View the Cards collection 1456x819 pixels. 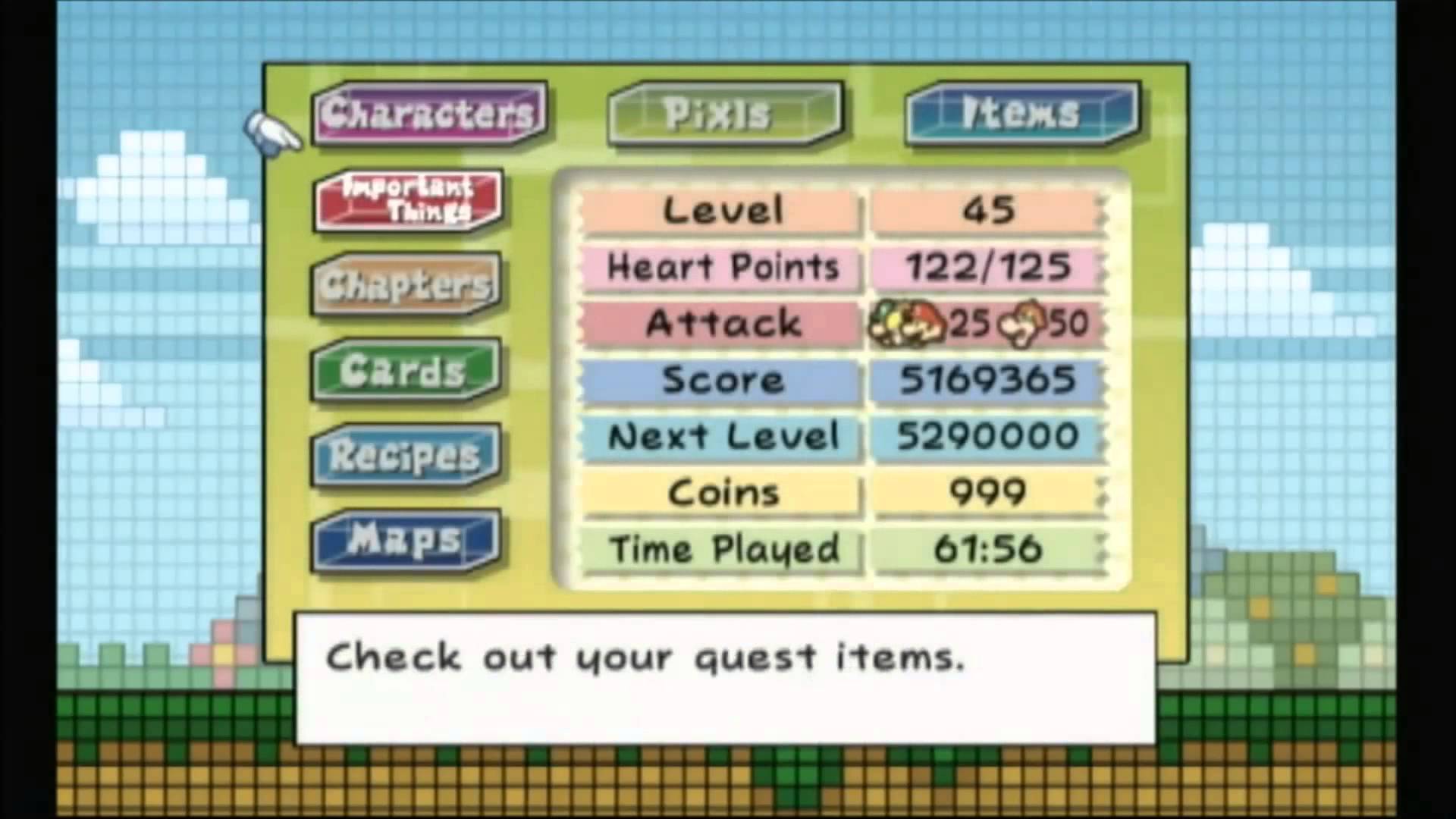406,371
